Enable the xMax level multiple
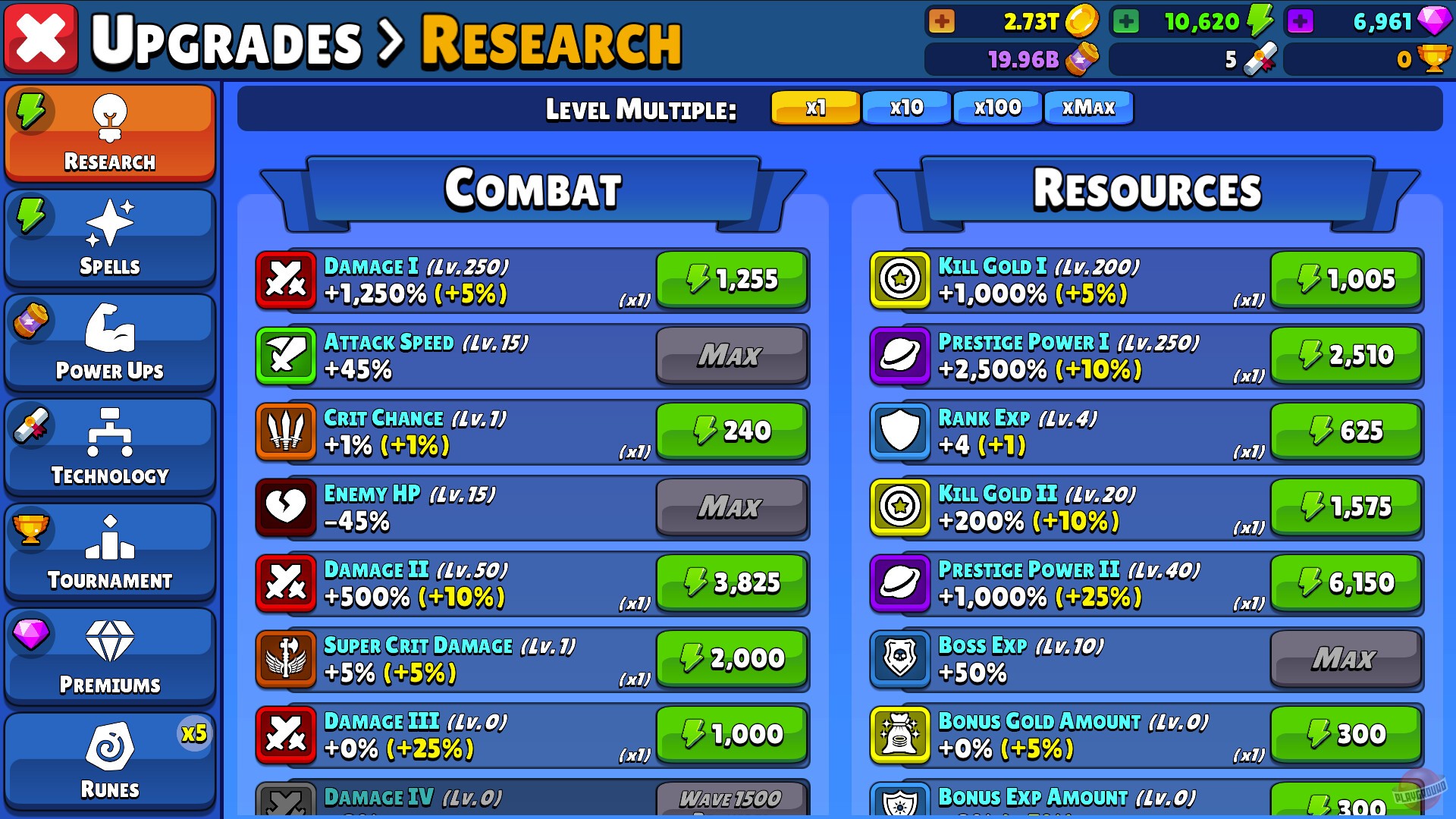 (1088, 108)
